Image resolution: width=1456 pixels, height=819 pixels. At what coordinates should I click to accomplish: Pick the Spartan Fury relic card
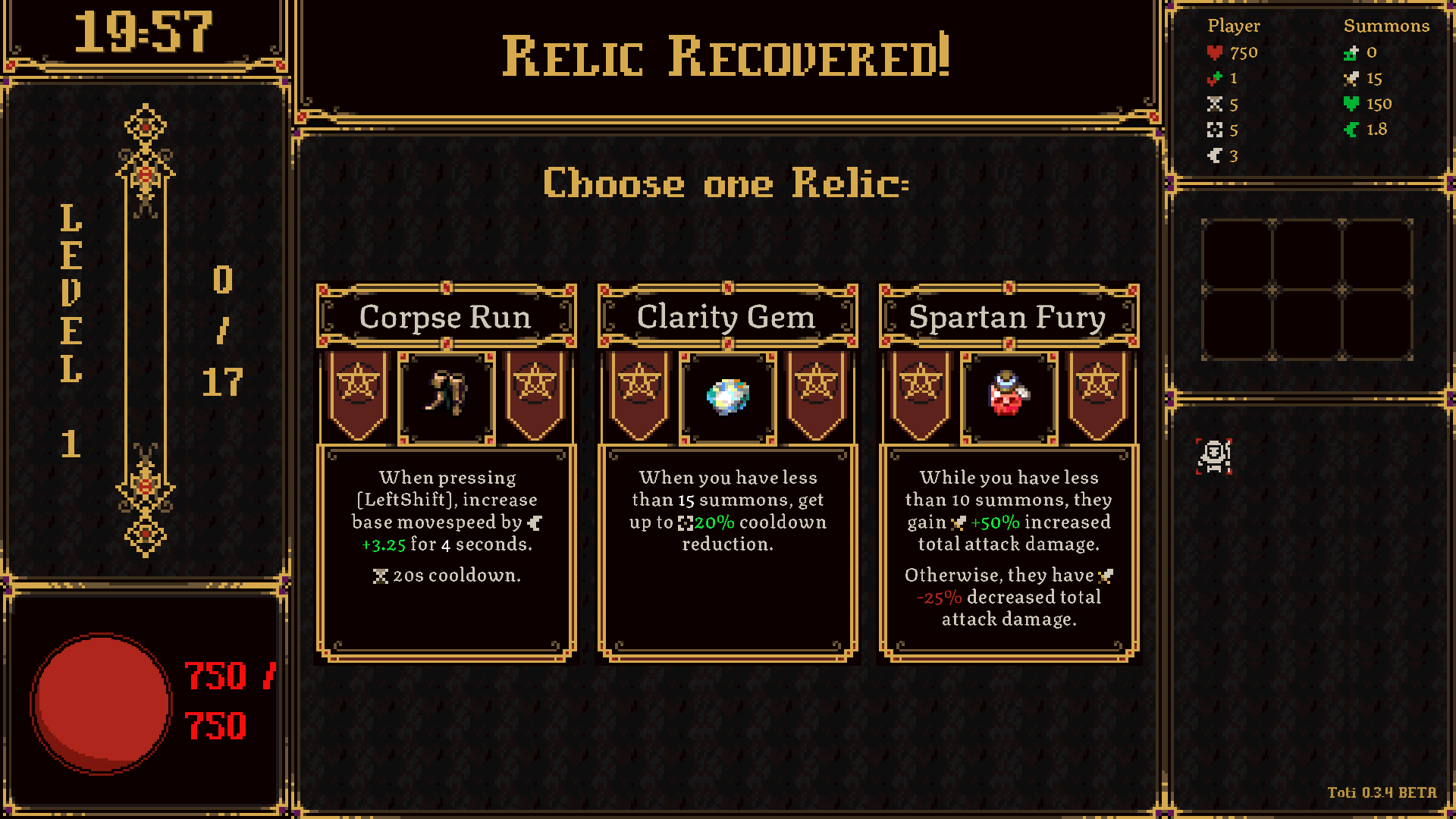point(1008,472)
